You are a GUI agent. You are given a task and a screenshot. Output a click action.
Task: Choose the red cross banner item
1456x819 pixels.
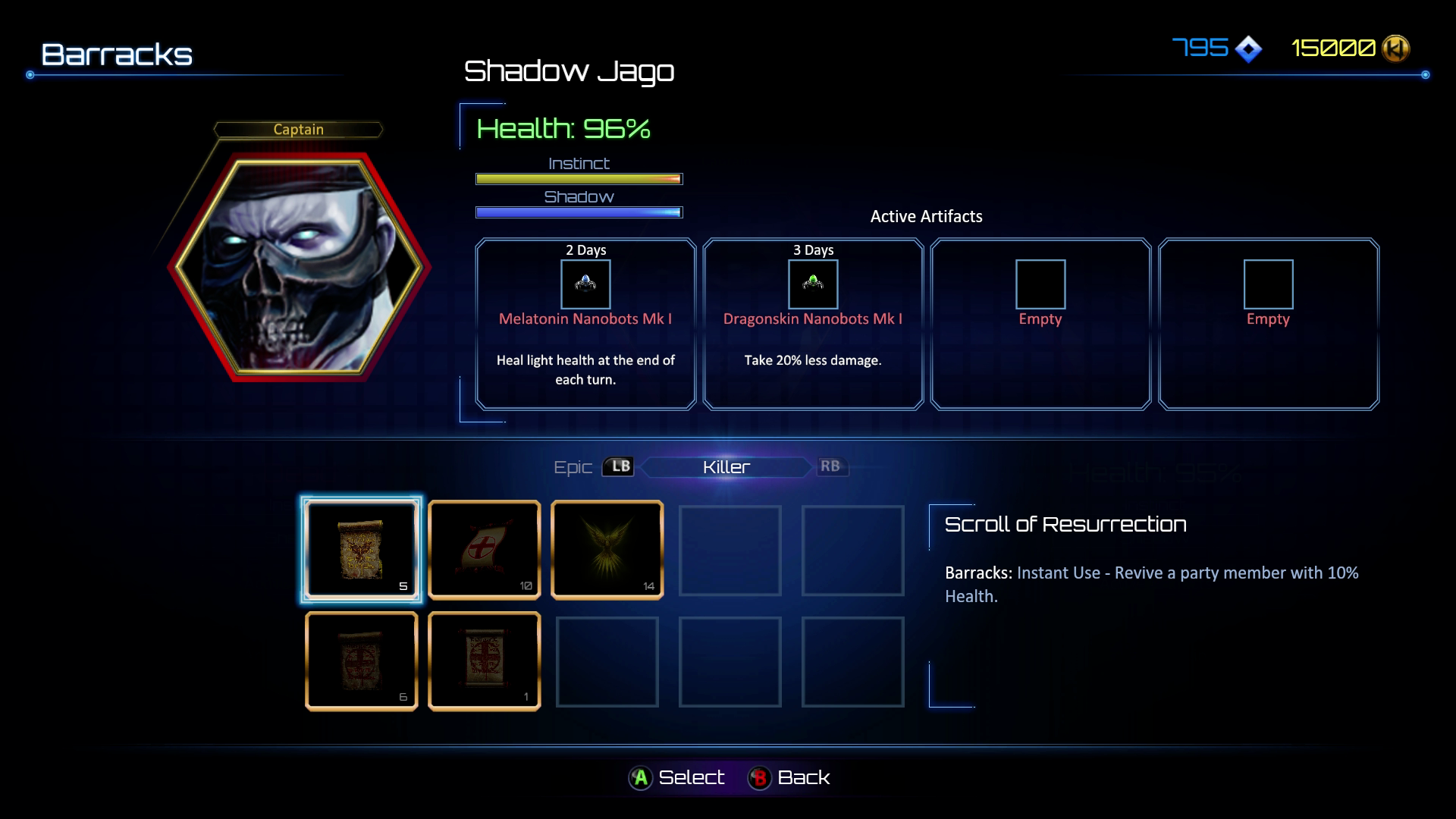484,550
